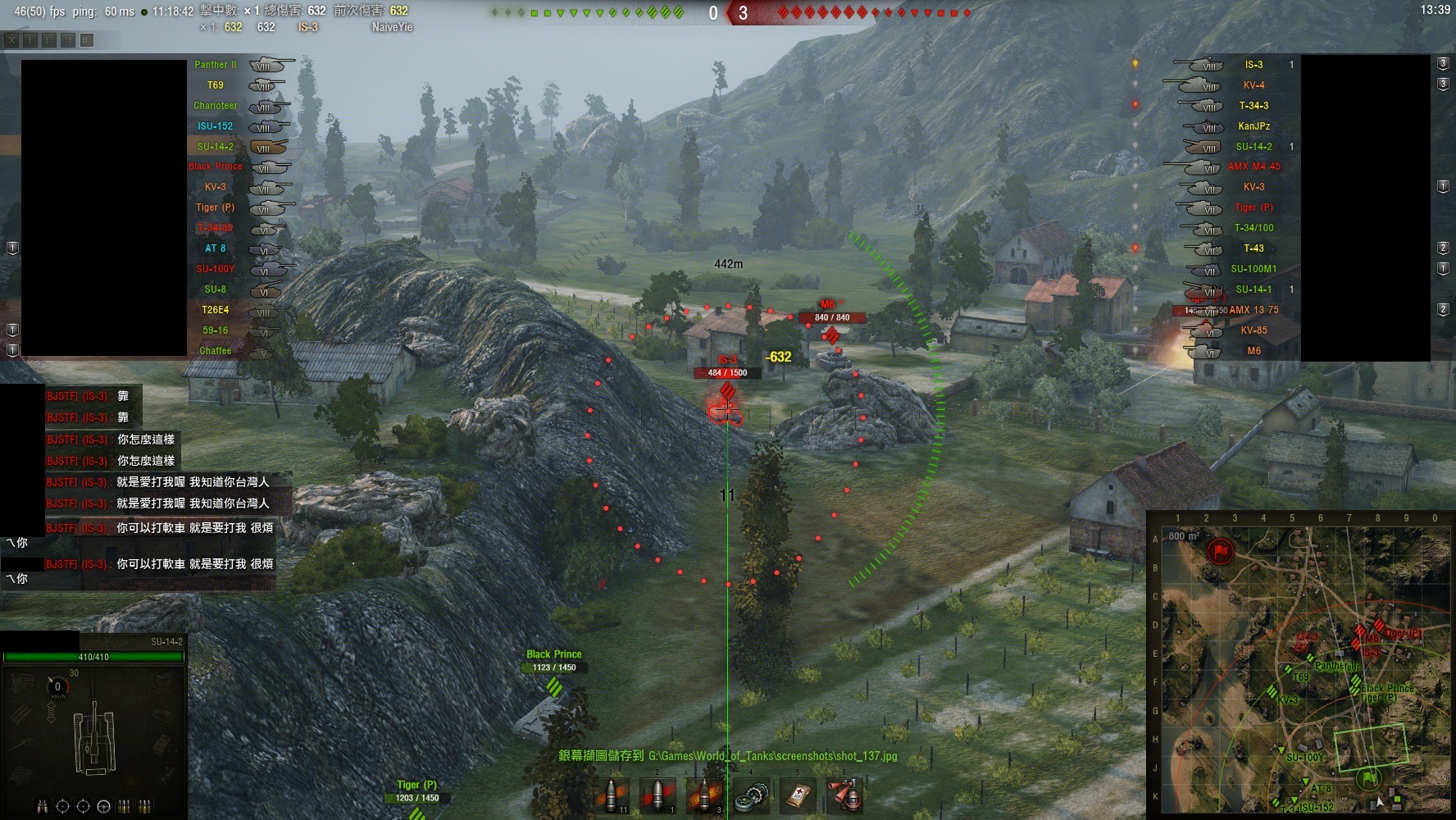Click the red enemy base flag on minimap

tap(1222, 549)
